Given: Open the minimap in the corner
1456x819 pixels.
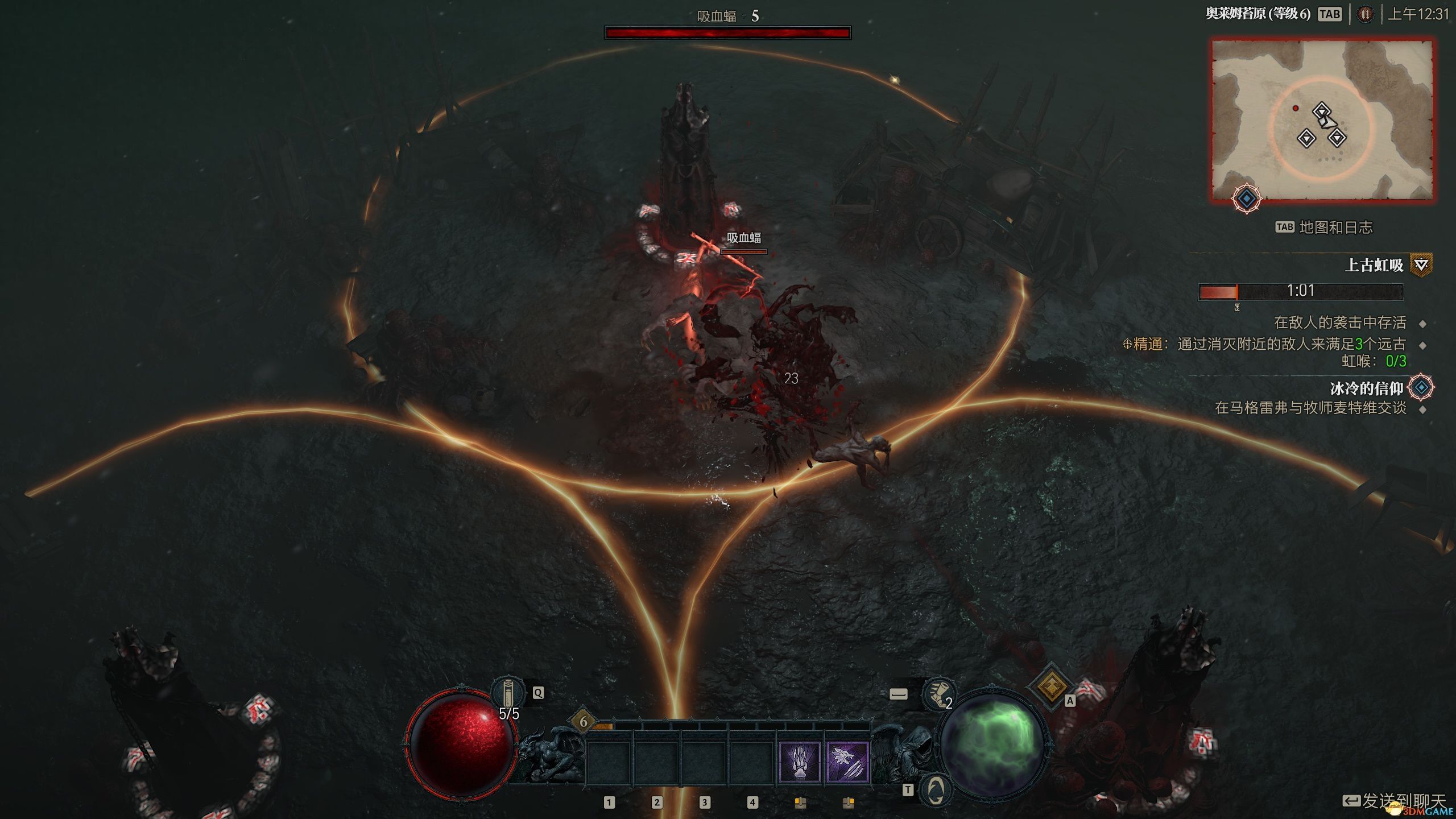Looking at the screenshot, I should (x=1322, y=119).
